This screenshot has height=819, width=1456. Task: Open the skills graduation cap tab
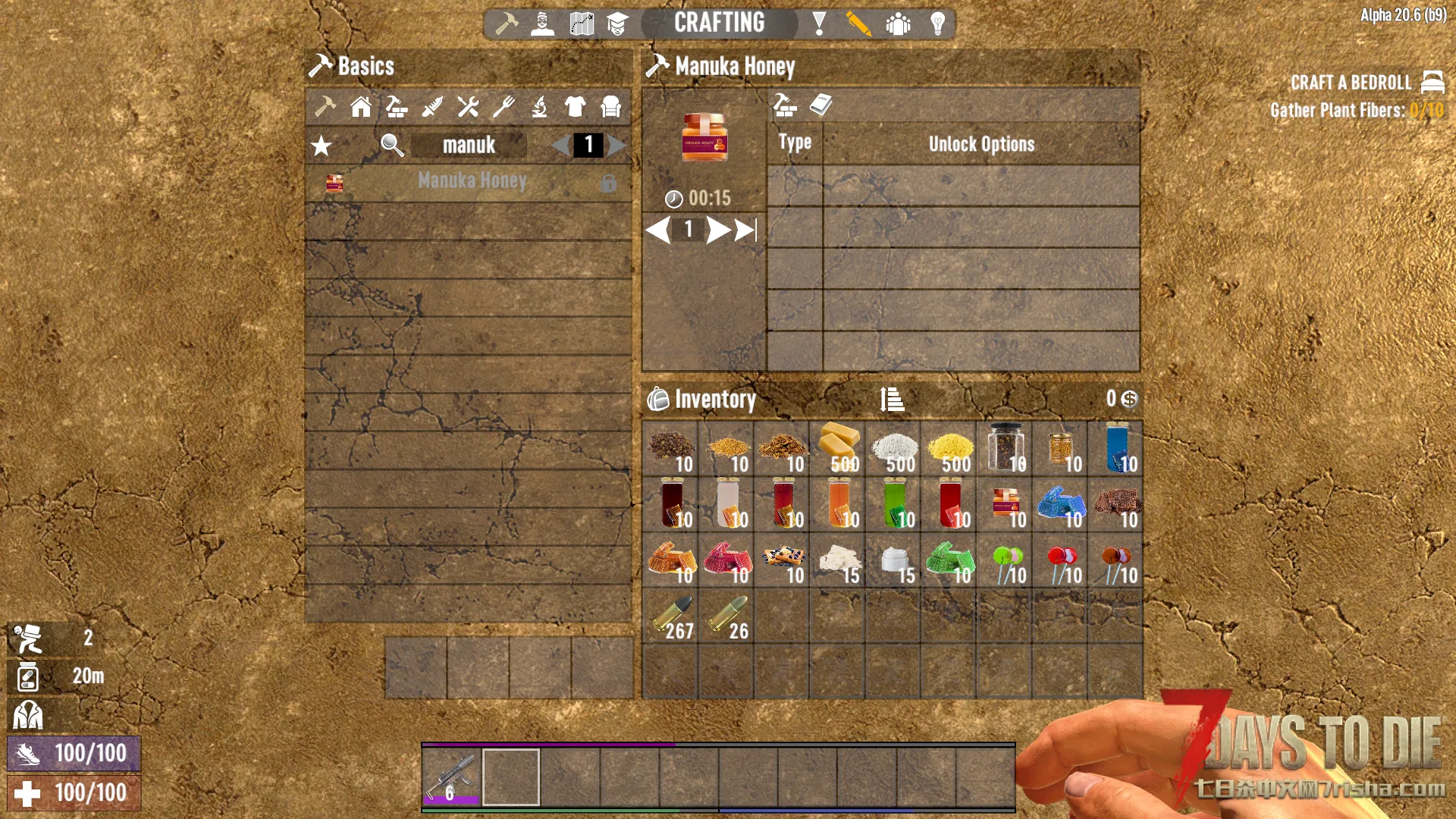(617, 24)
